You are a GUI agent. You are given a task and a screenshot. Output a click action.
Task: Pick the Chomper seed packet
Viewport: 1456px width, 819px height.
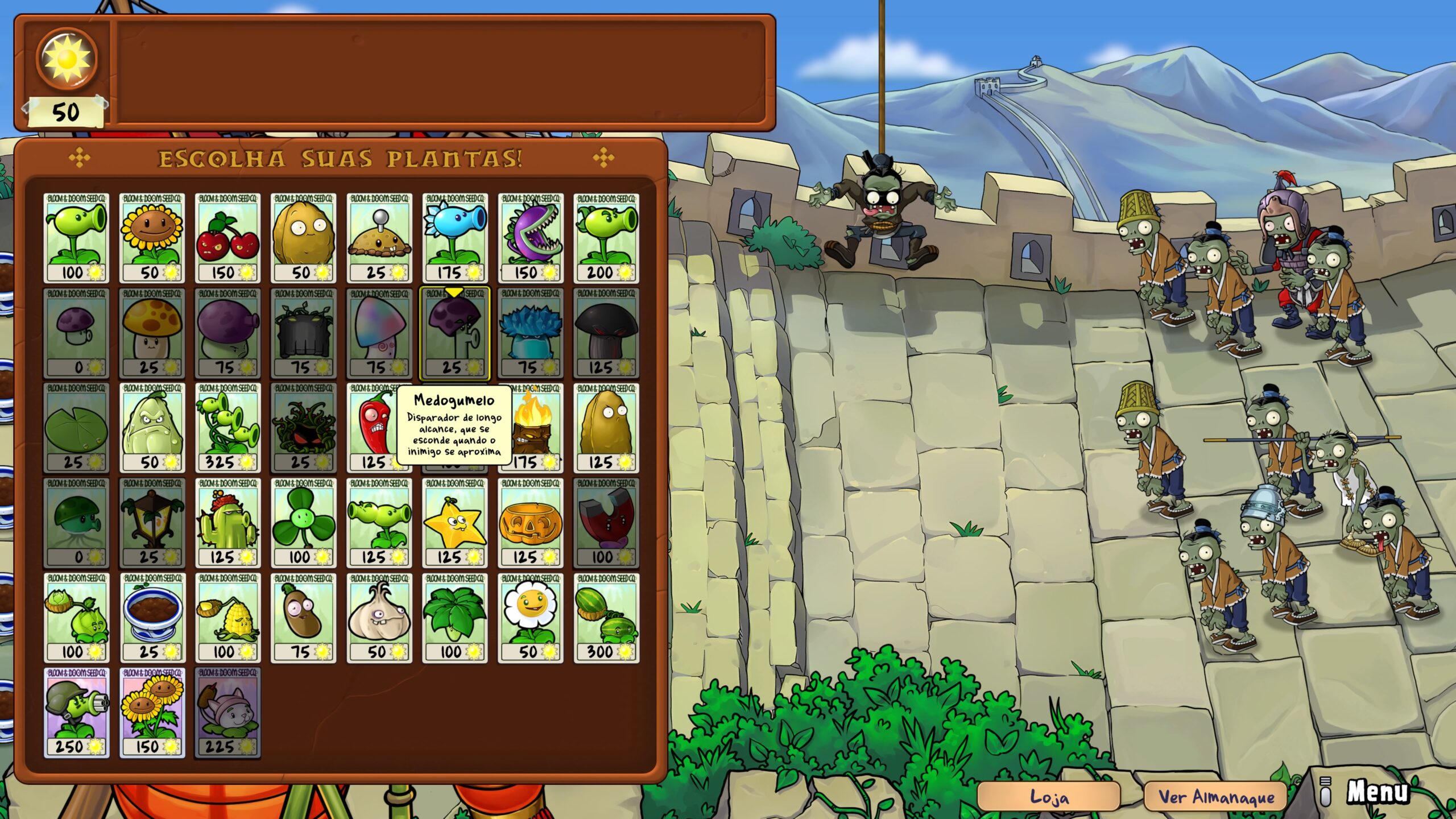(x=530, y=238)
